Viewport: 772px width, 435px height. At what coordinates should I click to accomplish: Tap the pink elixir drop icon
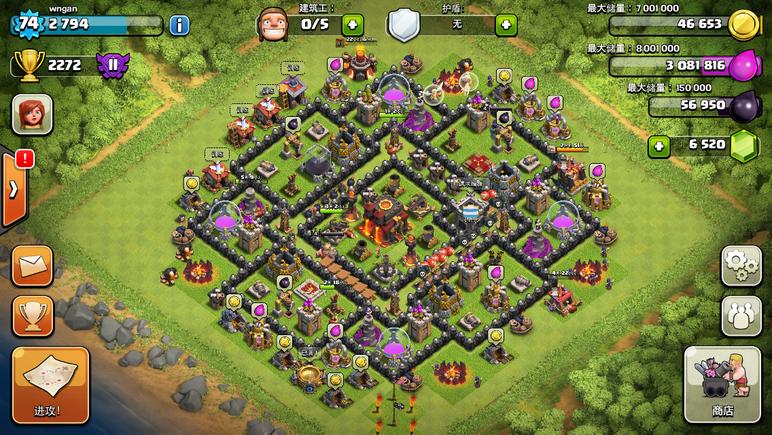(743, 66)
